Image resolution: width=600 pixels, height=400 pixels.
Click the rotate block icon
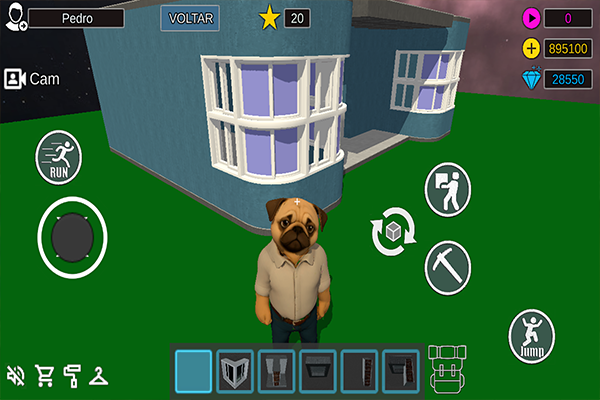click(392, 231)
